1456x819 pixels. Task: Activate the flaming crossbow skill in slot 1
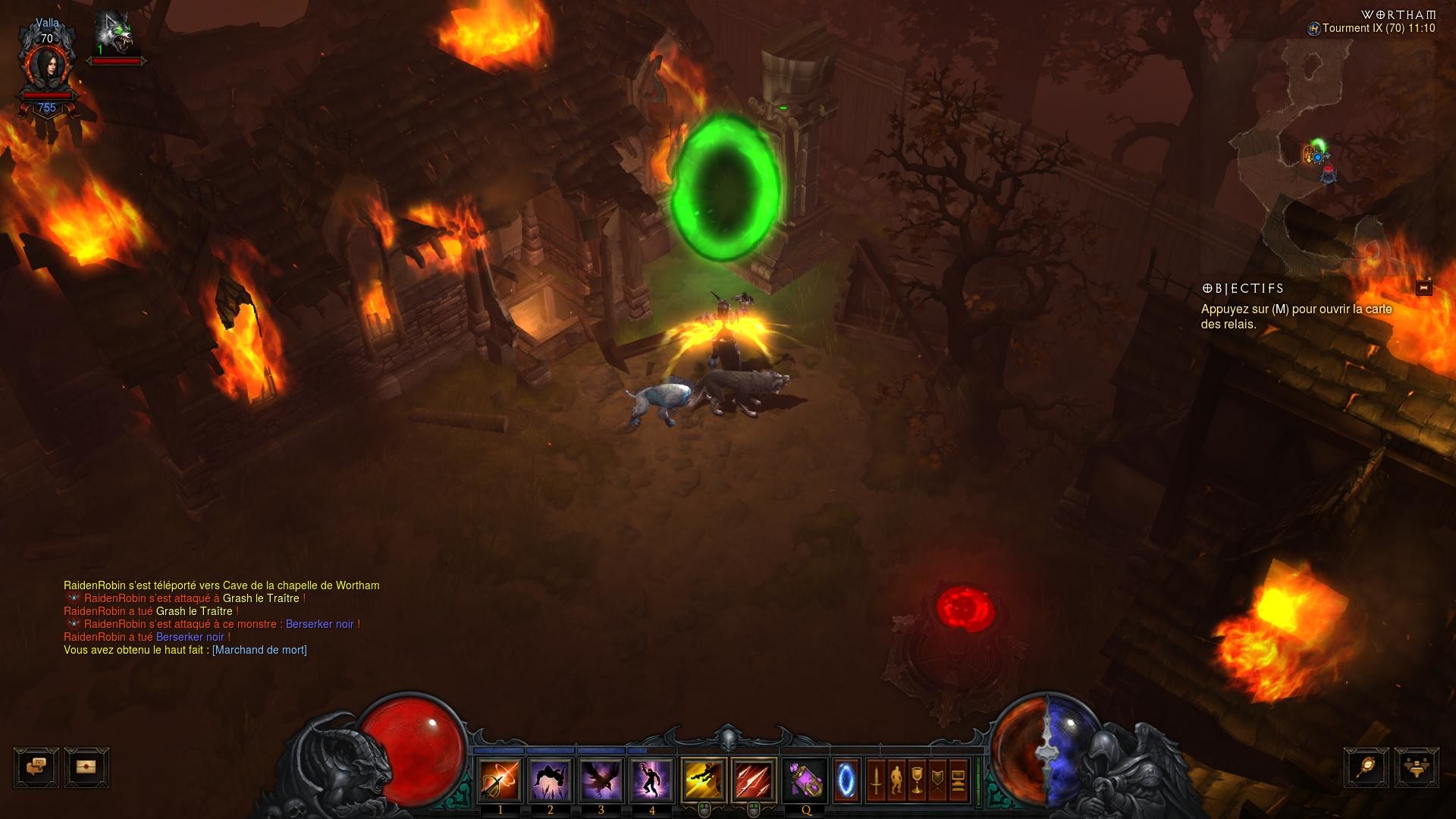coord(500,780)
